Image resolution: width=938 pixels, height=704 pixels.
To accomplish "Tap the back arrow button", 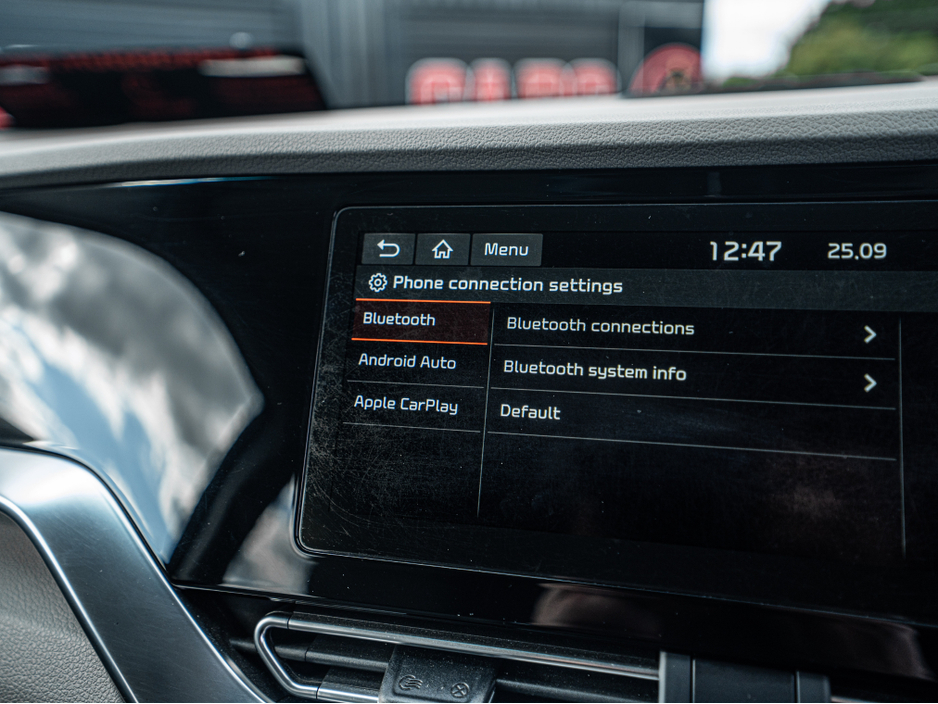I will pyautogui.click(x=388, y=249).
